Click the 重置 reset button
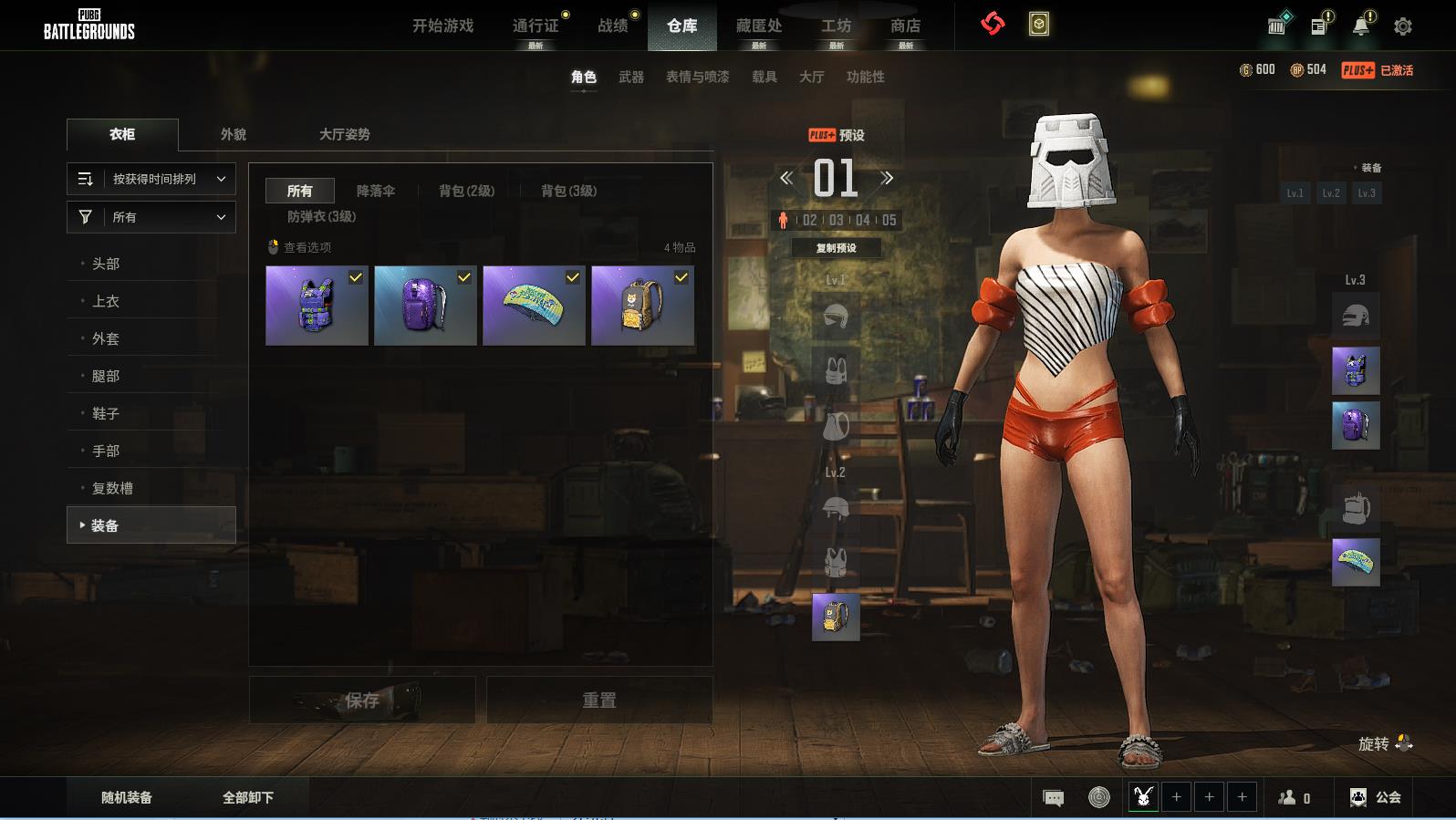The width and height of the screenshot is (1456, 820). point(599,700)
